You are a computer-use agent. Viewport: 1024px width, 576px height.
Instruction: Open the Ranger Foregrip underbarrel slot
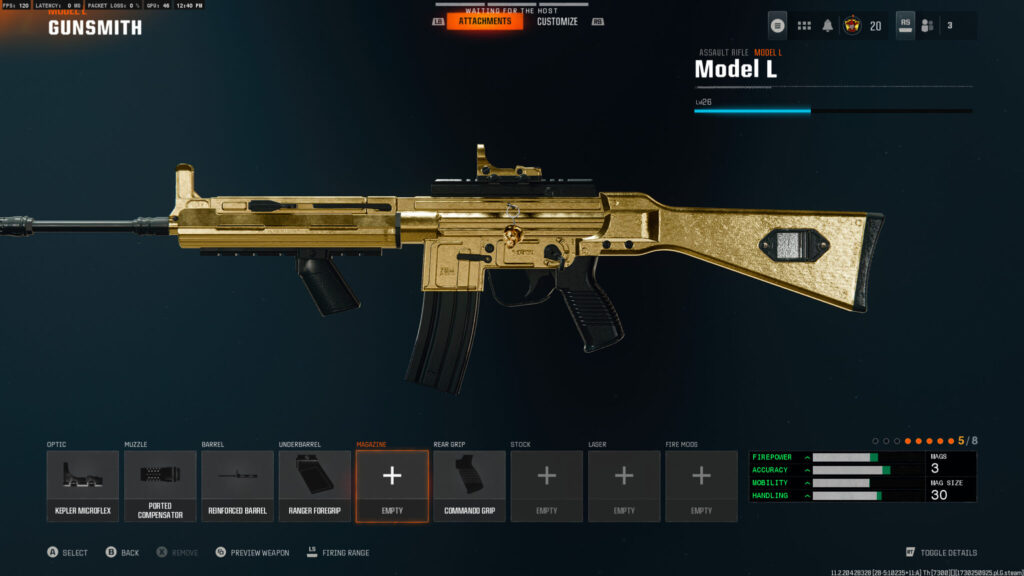click(314, 485)
